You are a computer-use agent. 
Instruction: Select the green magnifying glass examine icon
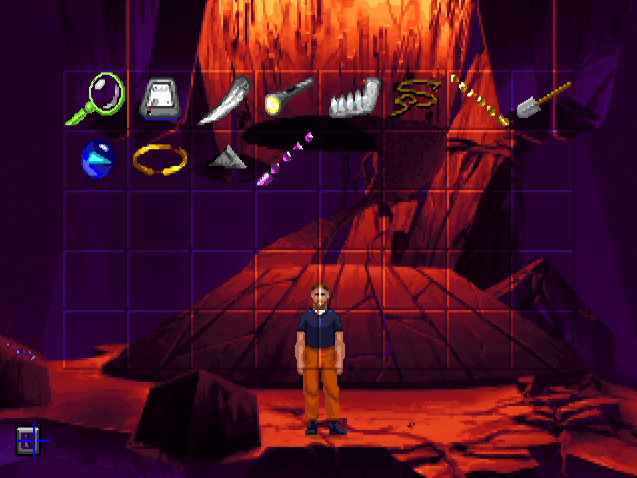pos(96,100)
